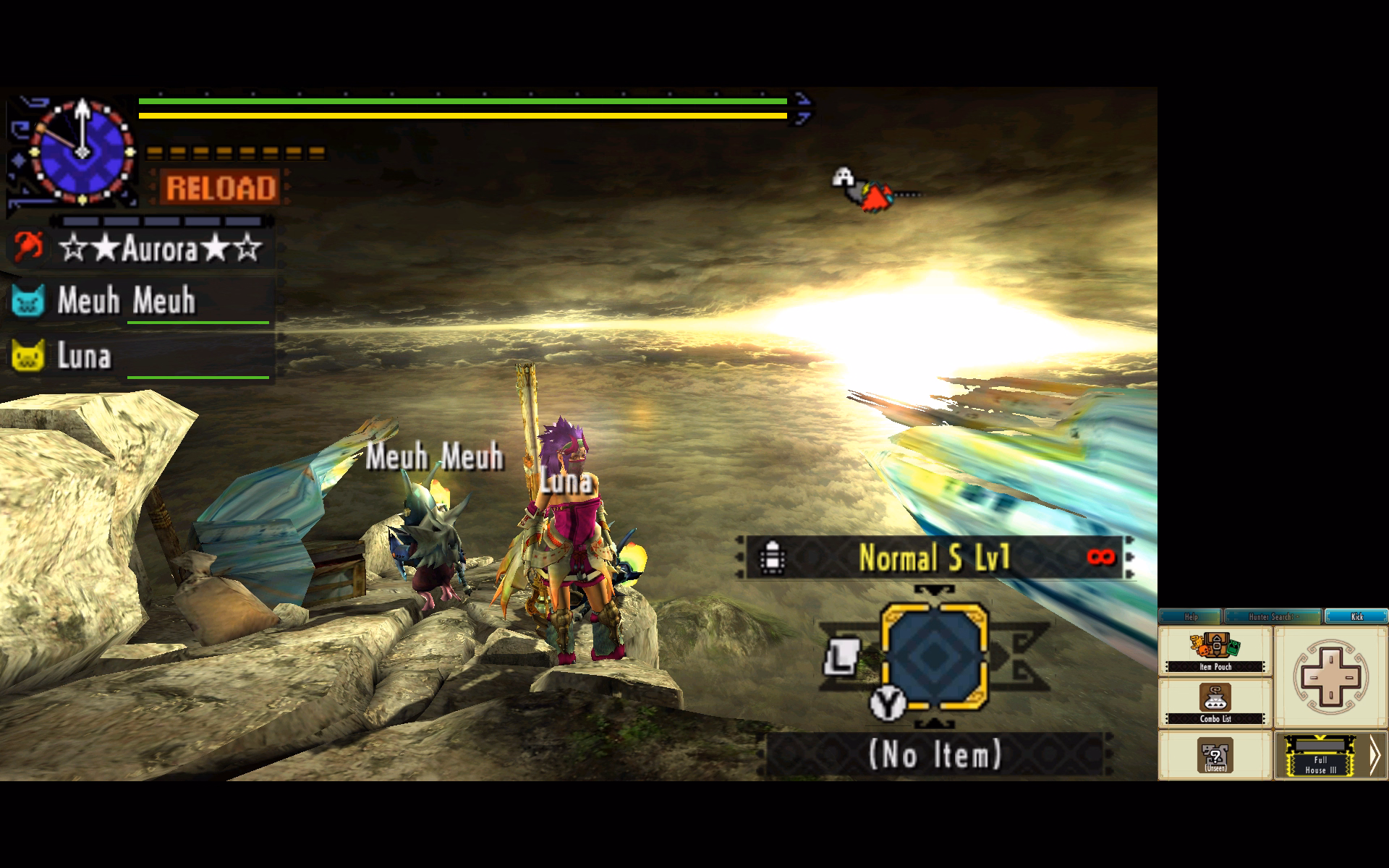Select the Hunter Search button

1272,616
